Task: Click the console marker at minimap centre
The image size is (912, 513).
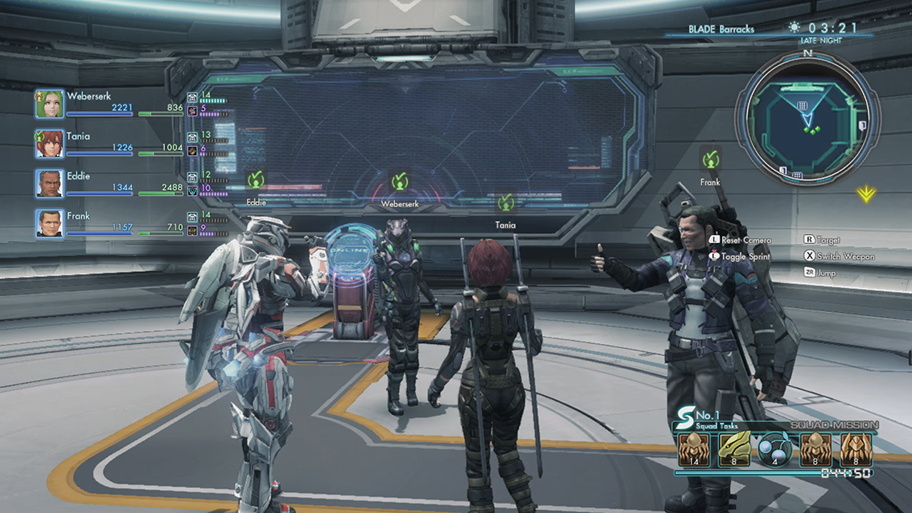Action: (x=802, y=106)
